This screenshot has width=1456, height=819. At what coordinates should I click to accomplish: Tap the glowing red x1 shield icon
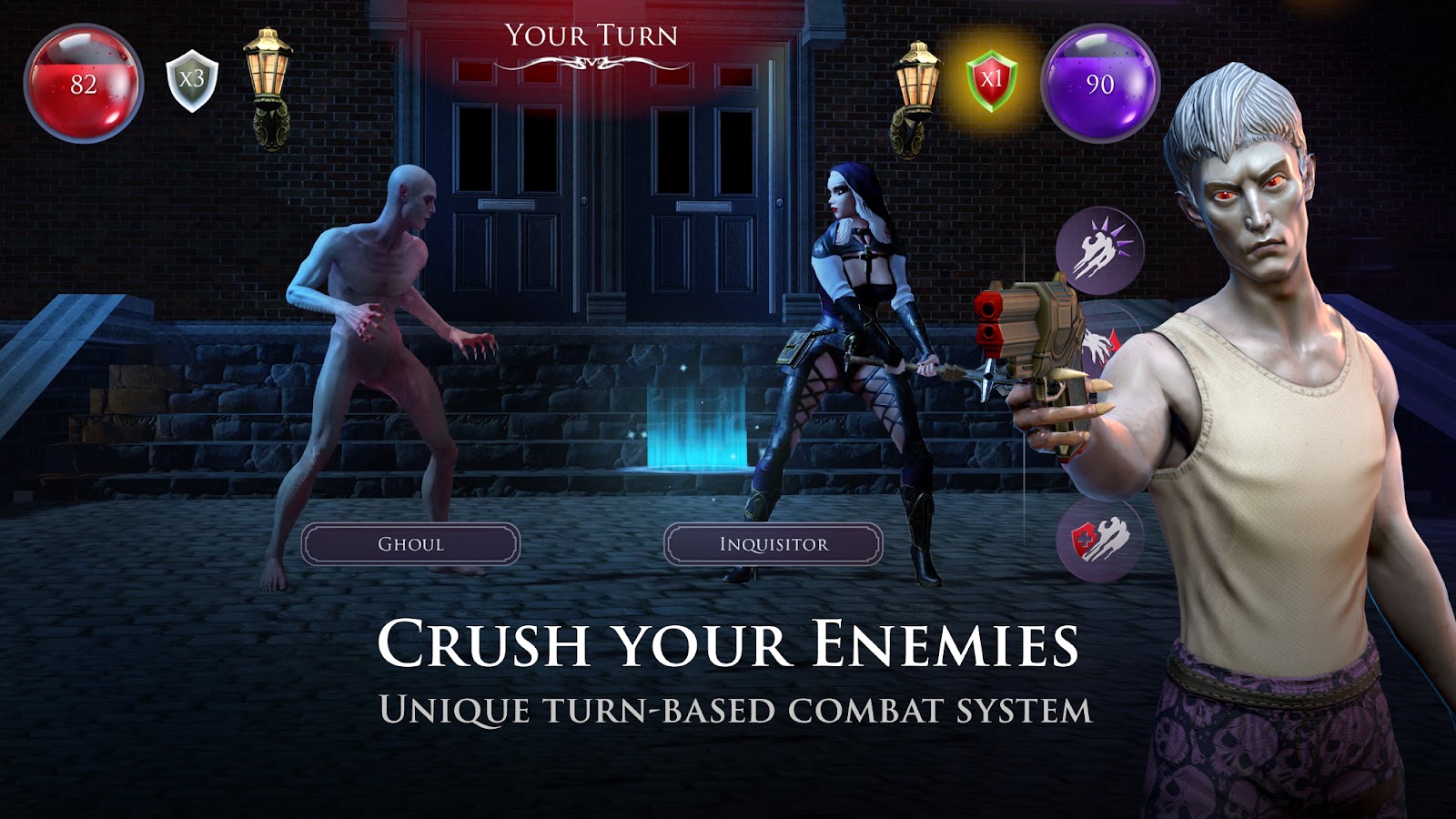(991, 81)
